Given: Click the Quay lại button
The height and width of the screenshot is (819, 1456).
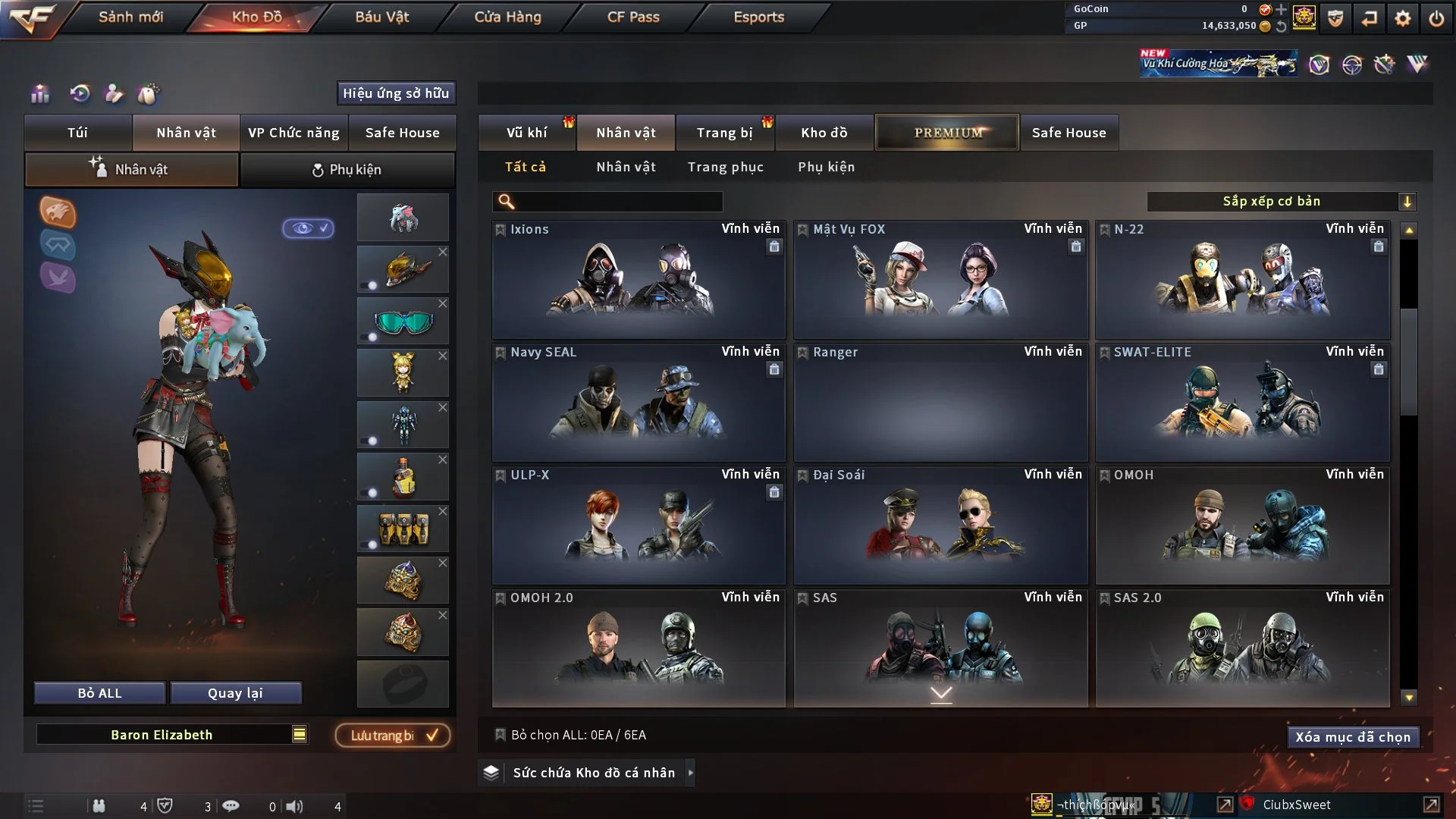Looking at the screenshot, I should 235,693.
